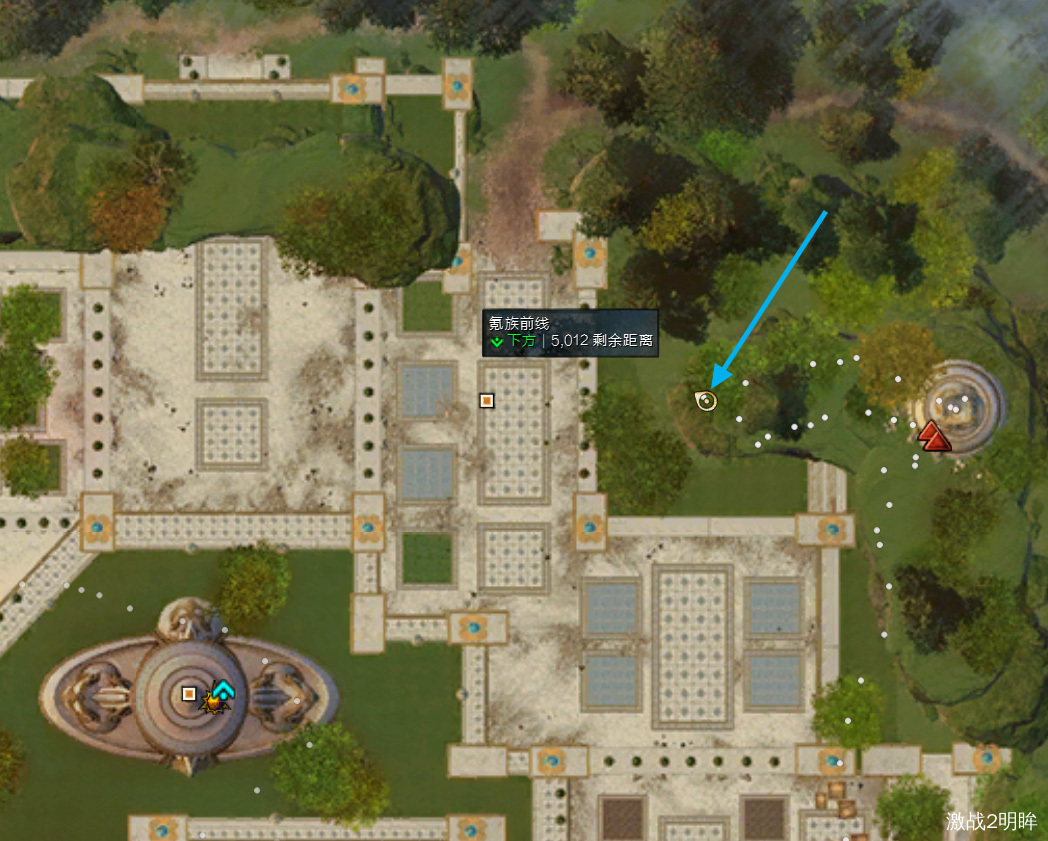Click the orange square marker below the 氪族前线 tooltip
1048x841 pixels.
[487, 401]
